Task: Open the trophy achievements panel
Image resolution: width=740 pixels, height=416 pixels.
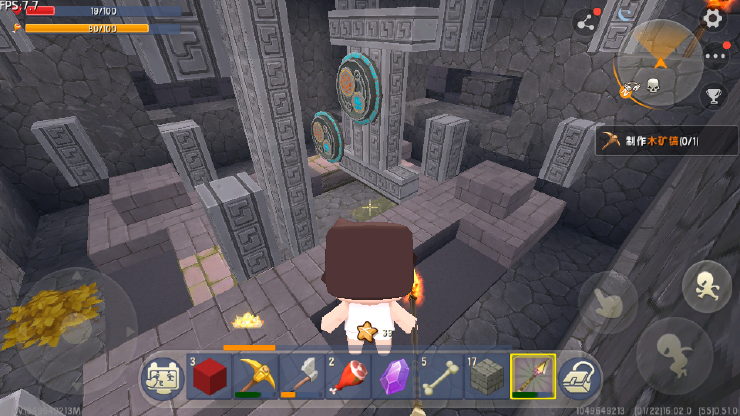Action: coord(713,96)
